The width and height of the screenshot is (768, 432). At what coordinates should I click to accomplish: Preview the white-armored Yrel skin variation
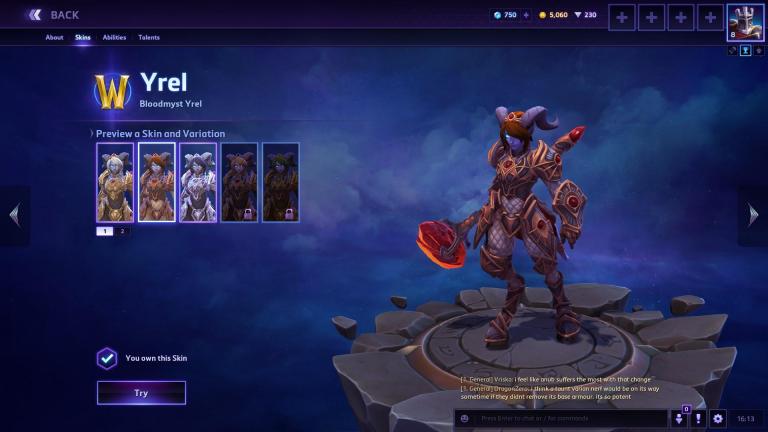click(198, 182)
